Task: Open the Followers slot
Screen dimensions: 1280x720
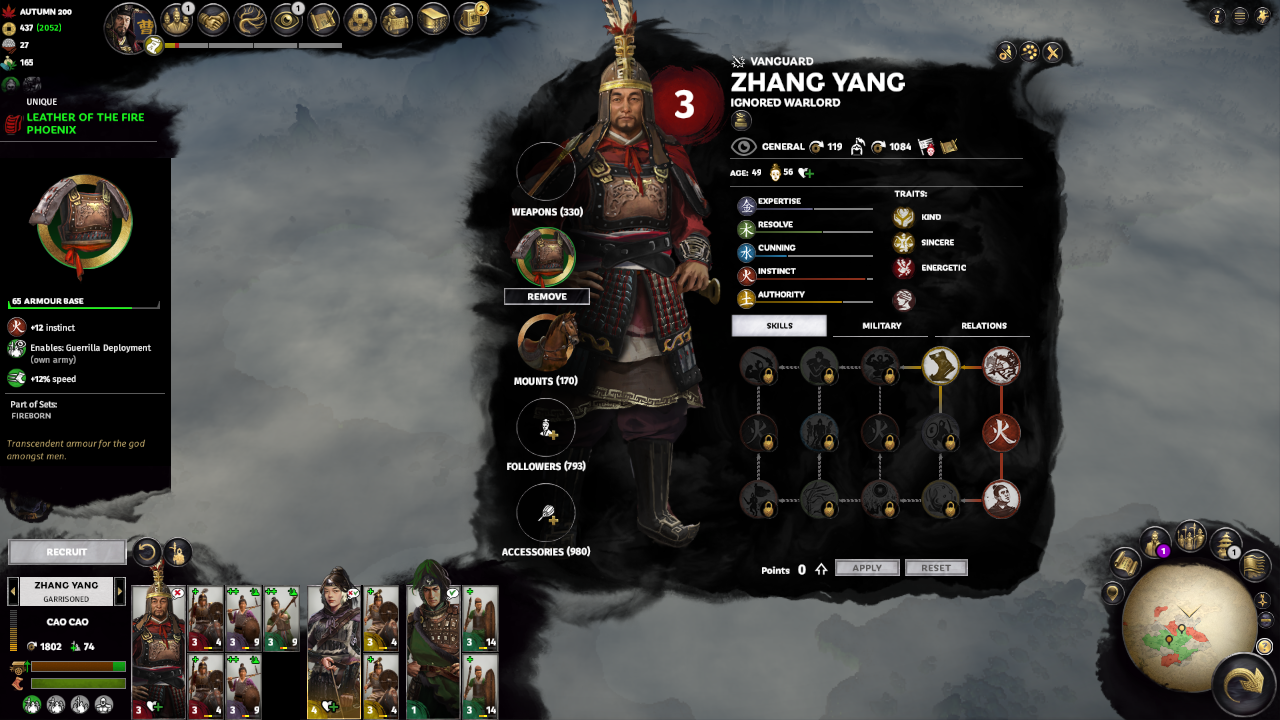Action: pos(546,428)
